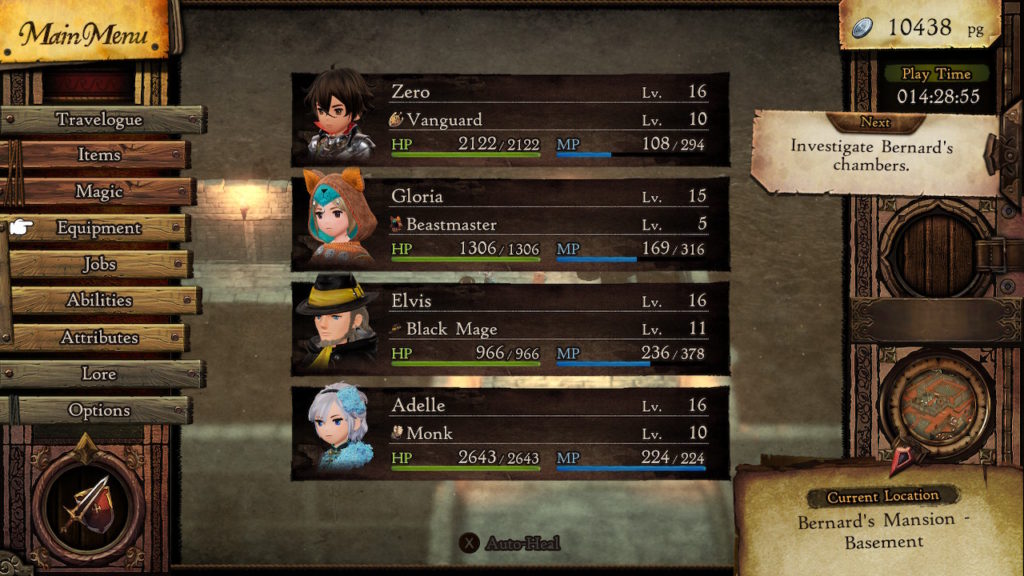
Task: Select Elvis the Black Mage's row
Action: coord(510,328)
